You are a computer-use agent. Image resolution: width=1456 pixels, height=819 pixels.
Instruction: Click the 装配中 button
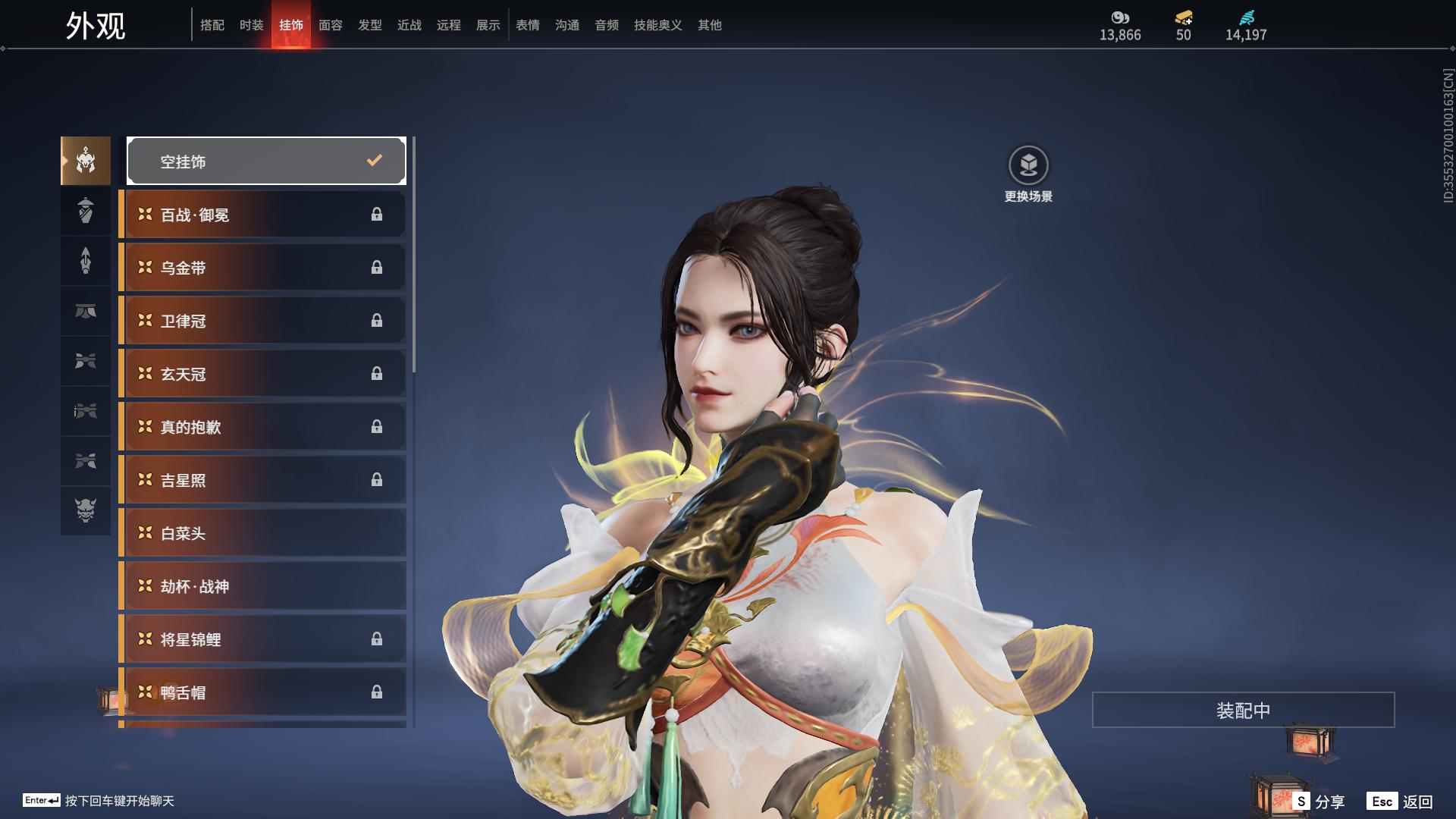1243,710
